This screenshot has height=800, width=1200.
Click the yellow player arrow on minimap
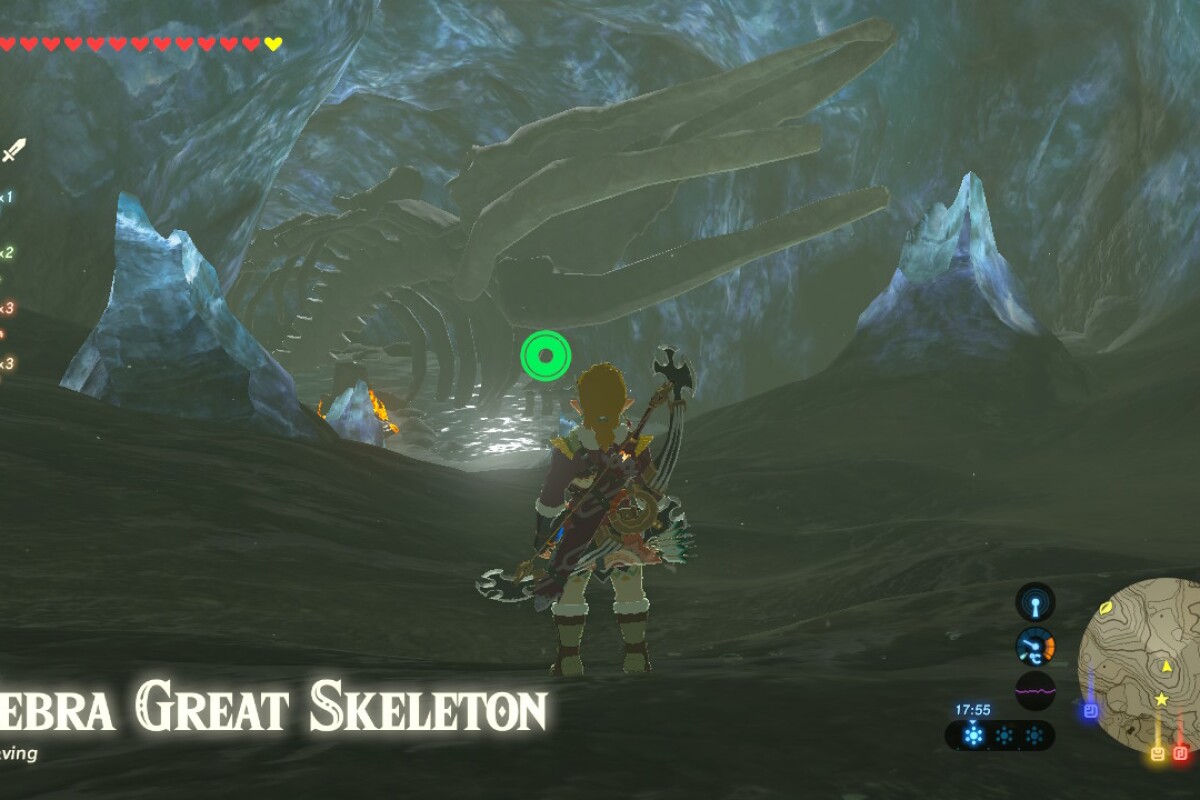click(x=1165, y=666)
